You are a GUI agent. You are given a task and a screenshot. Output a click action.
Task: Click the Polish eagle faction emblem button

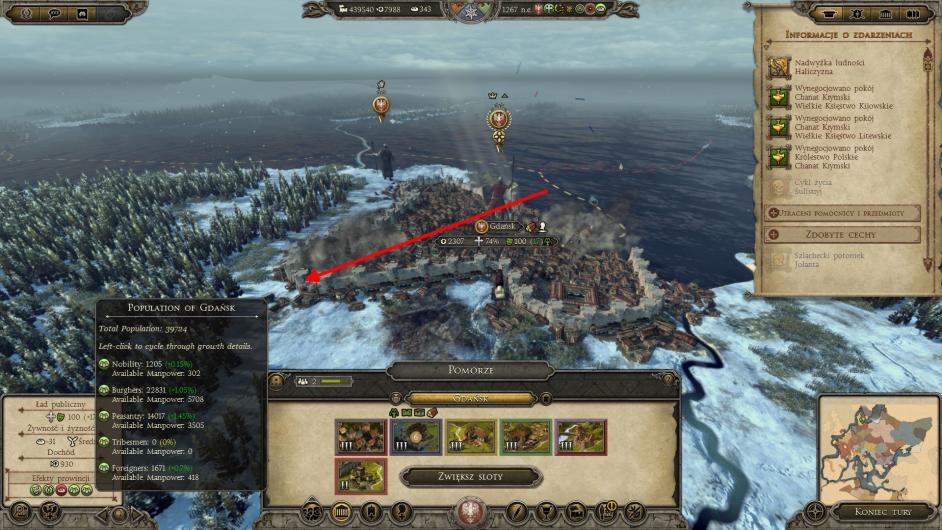pos(467,512)
